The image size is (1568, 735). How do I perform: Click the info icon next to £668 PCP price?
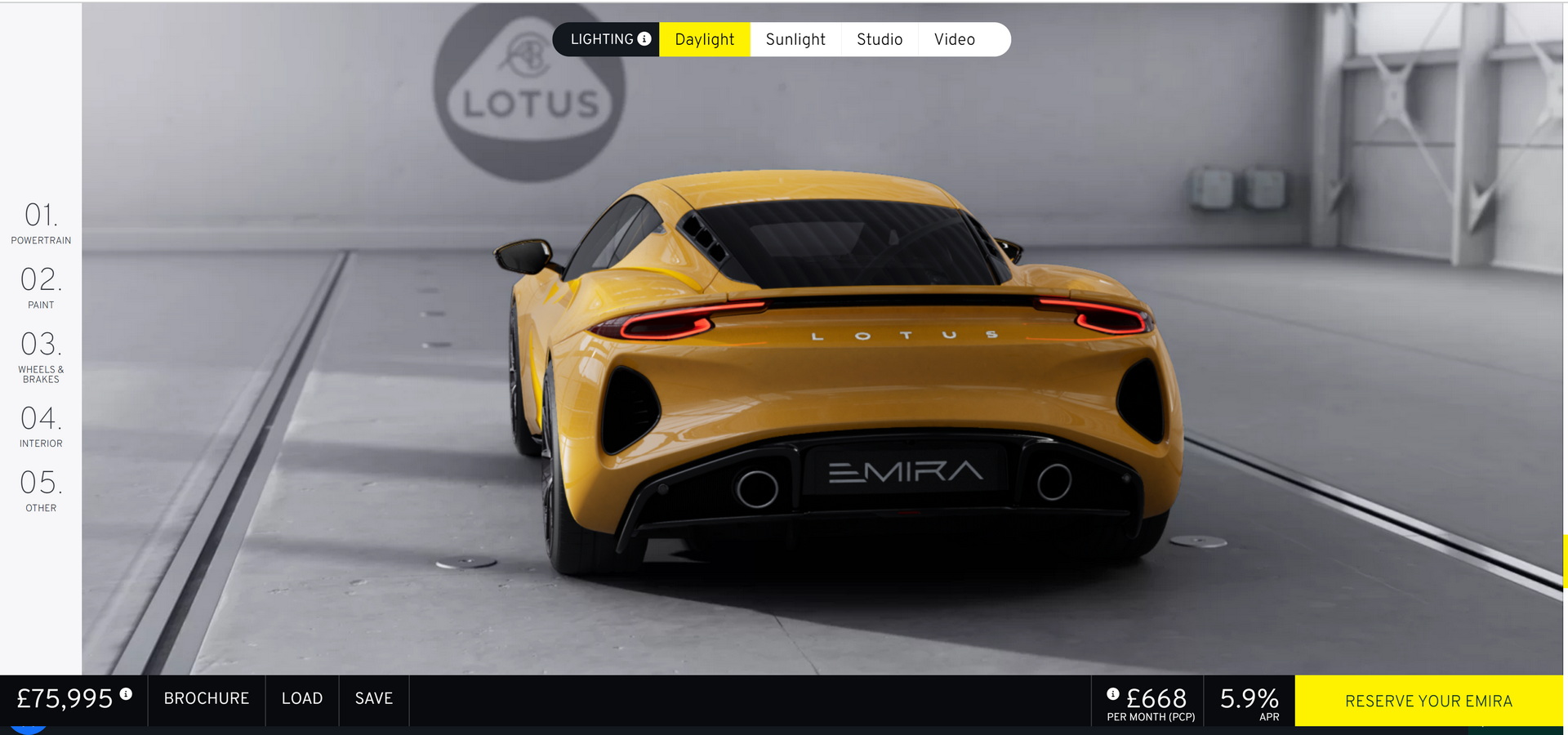(1114, 693)
